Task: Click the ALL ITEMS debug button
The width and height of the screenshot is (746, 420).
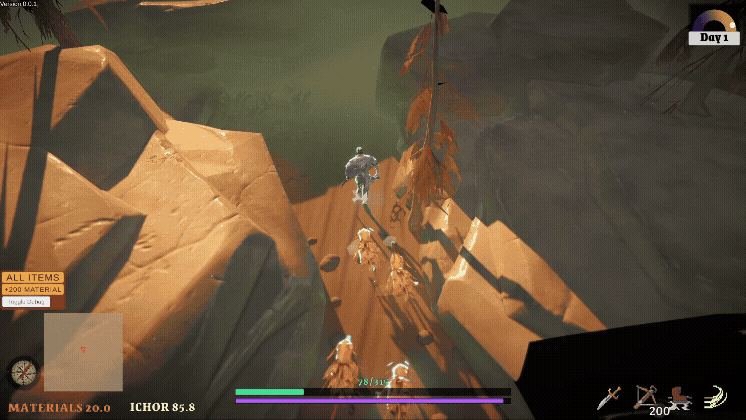Action: [32, 277]
